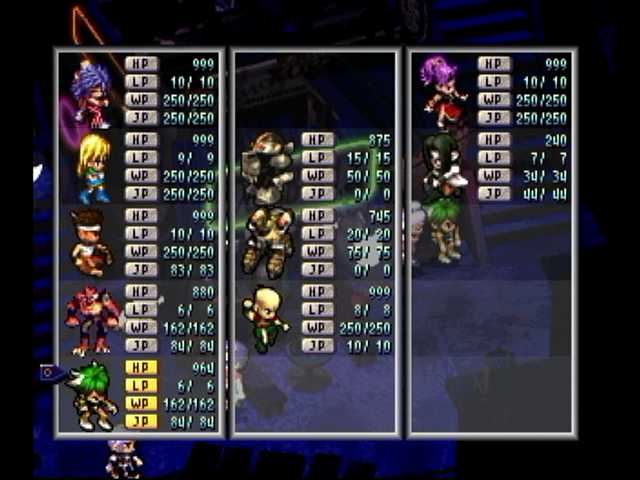Choose the grey robot with 875 HP

268,167
